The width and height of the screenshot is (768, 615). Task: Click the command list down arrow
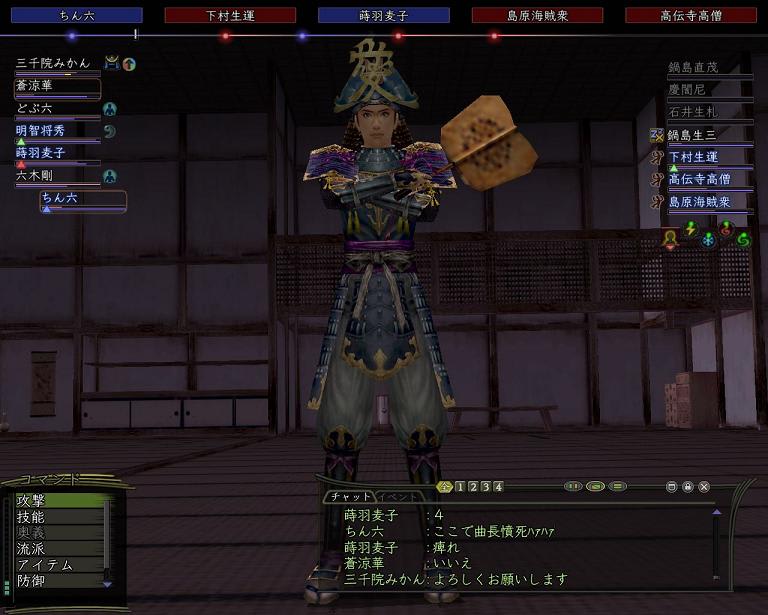pyautogui.click(x=107, y=584)
